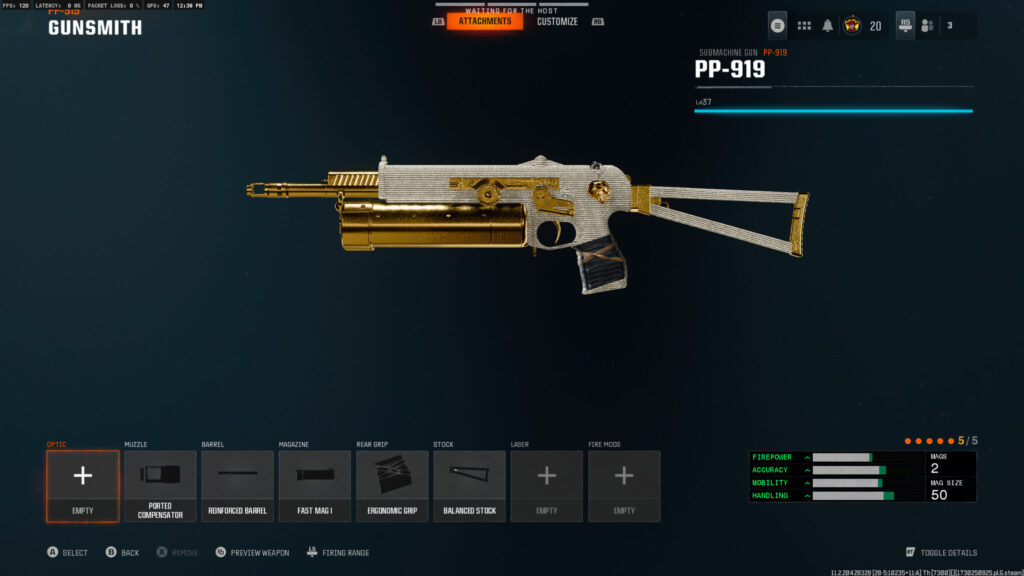Add an attachment to the empty Laser slot
The image size is (1024, 576).
[x=546, y=486]
